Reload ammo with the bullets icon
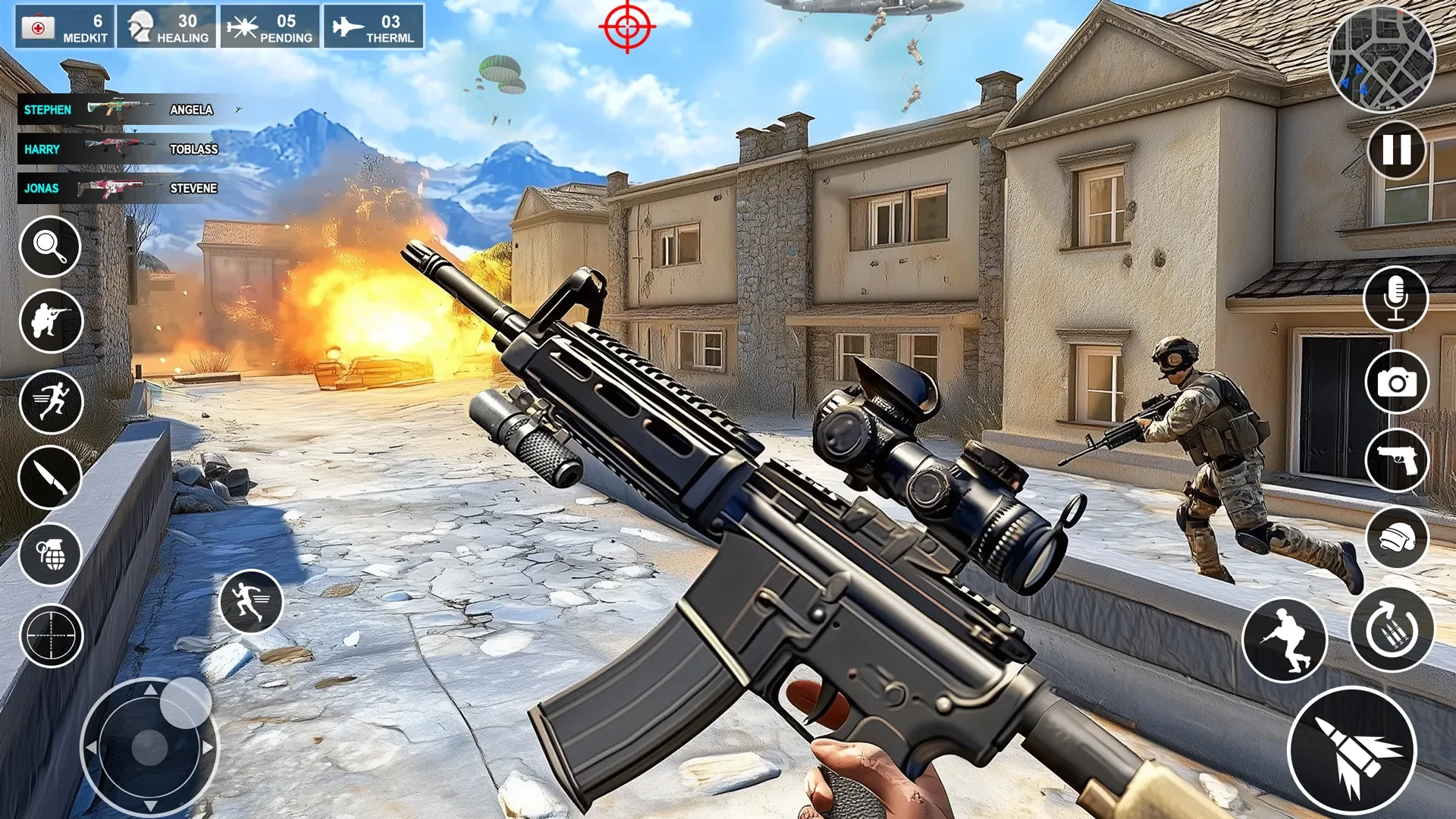1456x819 pixels. (1392, 629)
